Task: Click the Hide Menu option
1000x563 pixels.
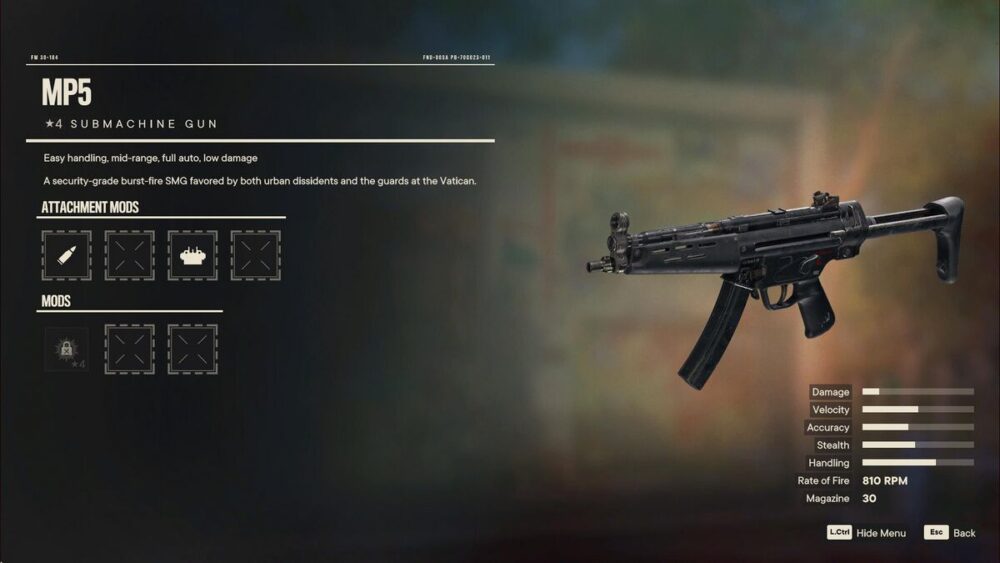Action: [867, 533]
